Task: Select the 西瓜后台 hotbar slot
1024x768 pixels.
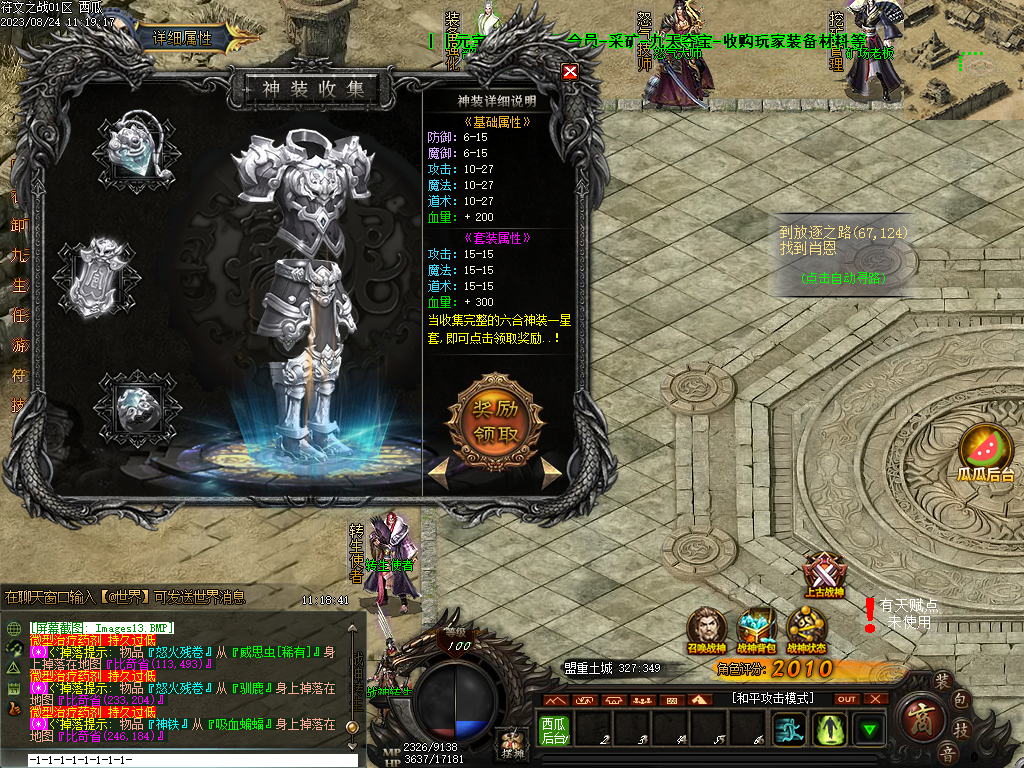Action: [554, 729]
